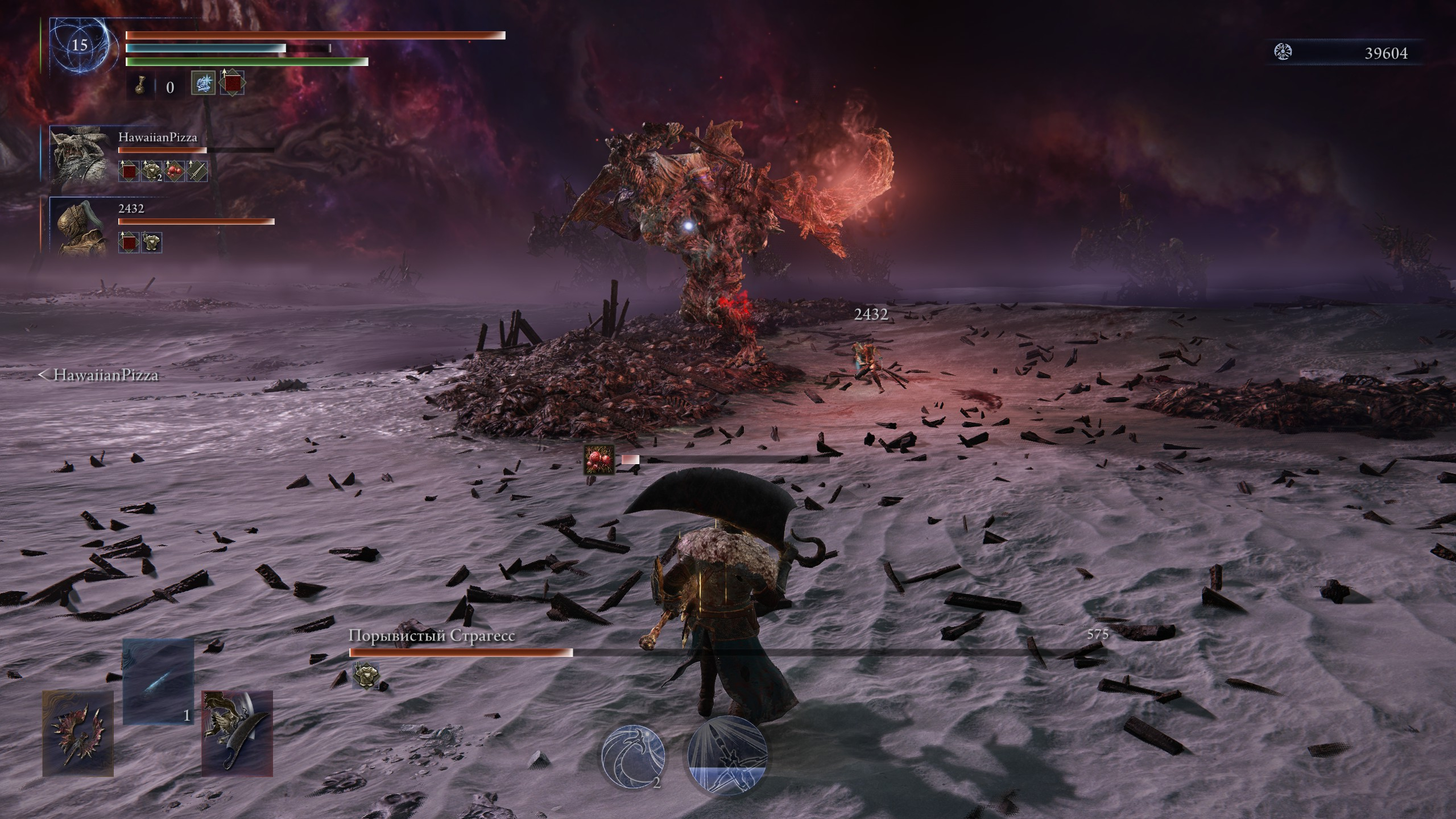Trigger the ultimate art sword ability
Viewport: 1456px width, 819px height.
(727, 756)
